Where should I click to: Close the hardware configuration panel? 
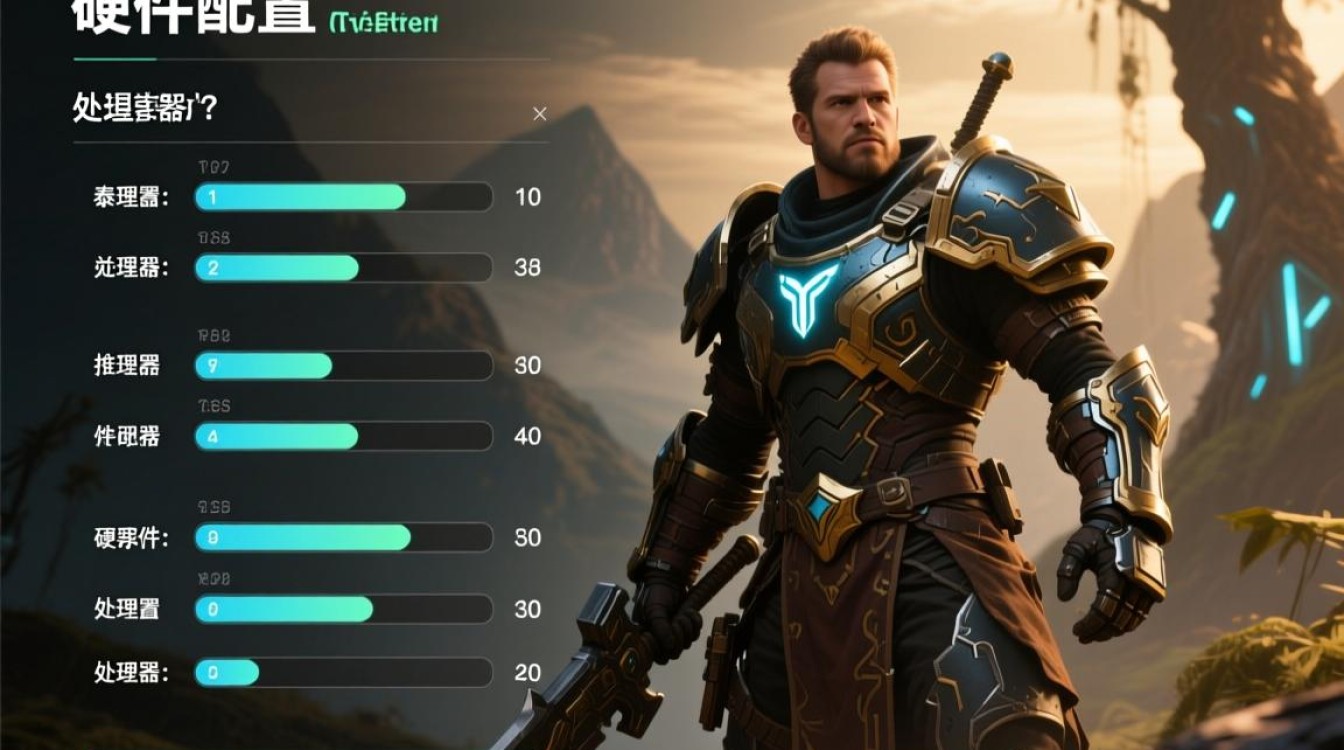[x=540, y=114]
